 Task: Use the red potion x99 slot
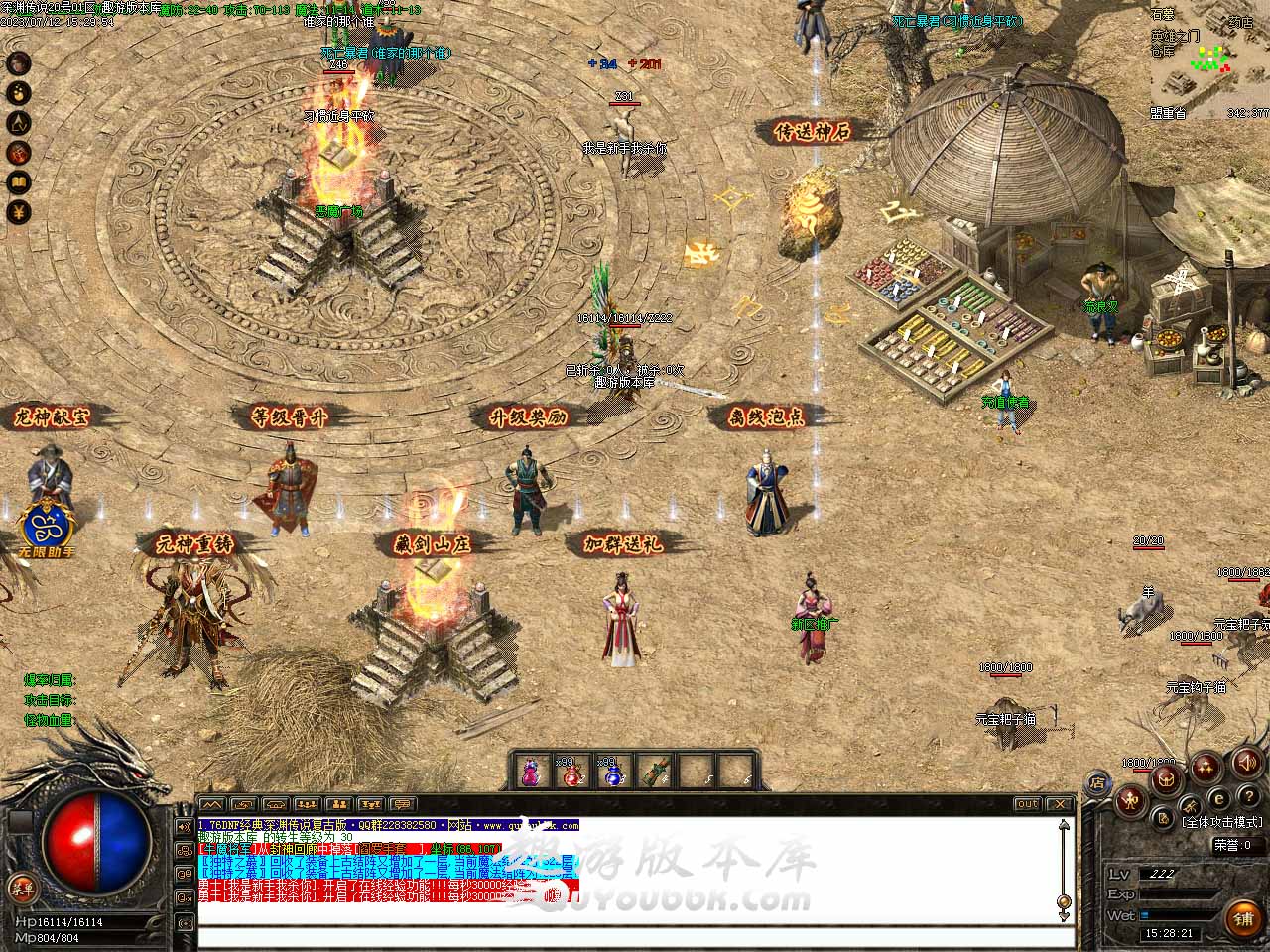pyautogui.click(x=570, y=773)
